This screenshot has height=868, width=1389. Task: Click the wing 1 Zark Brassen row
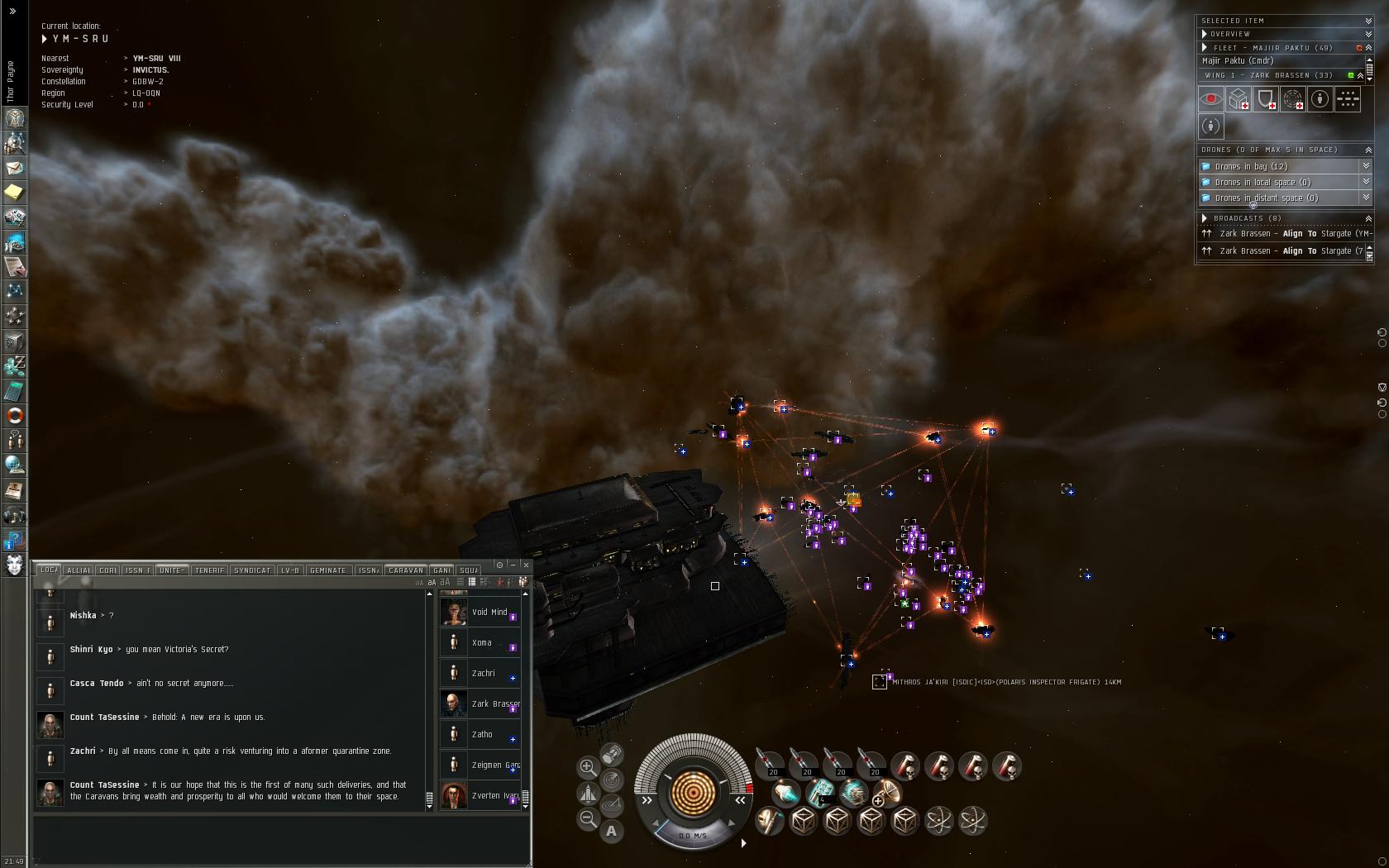coord(1273,75)
